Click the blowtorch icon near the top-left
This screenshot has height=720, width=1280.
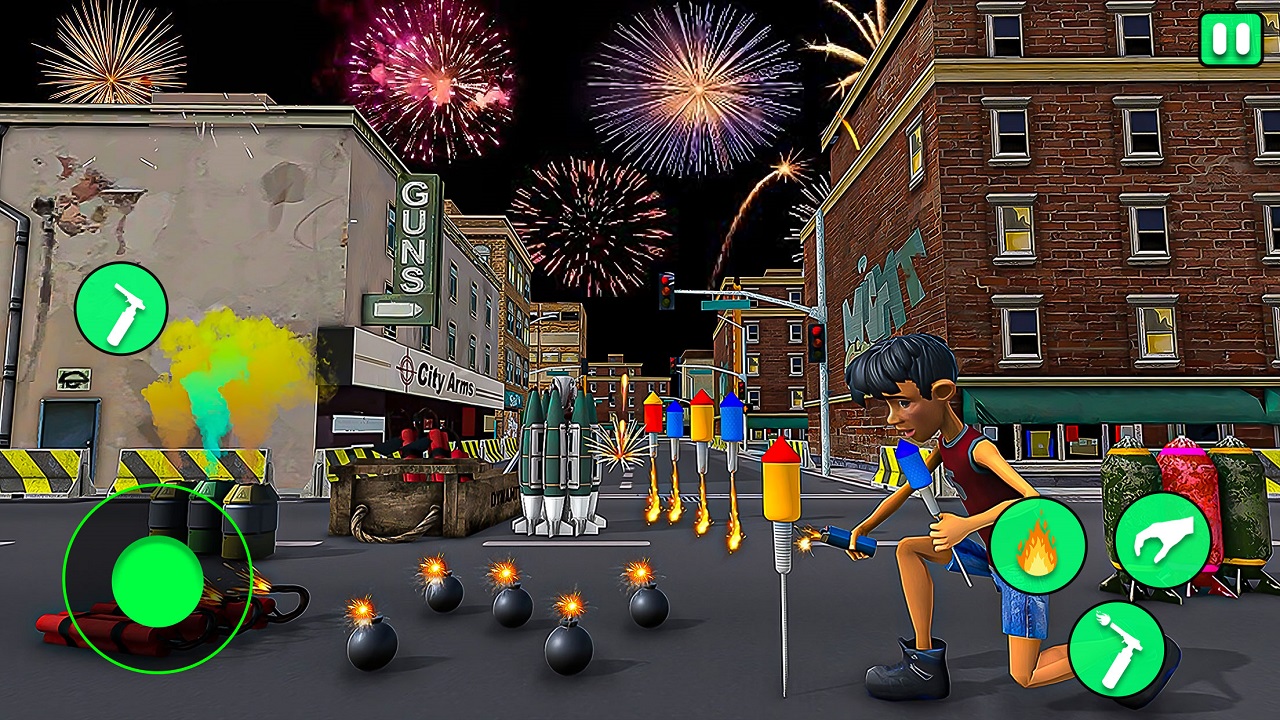point(122,308)
